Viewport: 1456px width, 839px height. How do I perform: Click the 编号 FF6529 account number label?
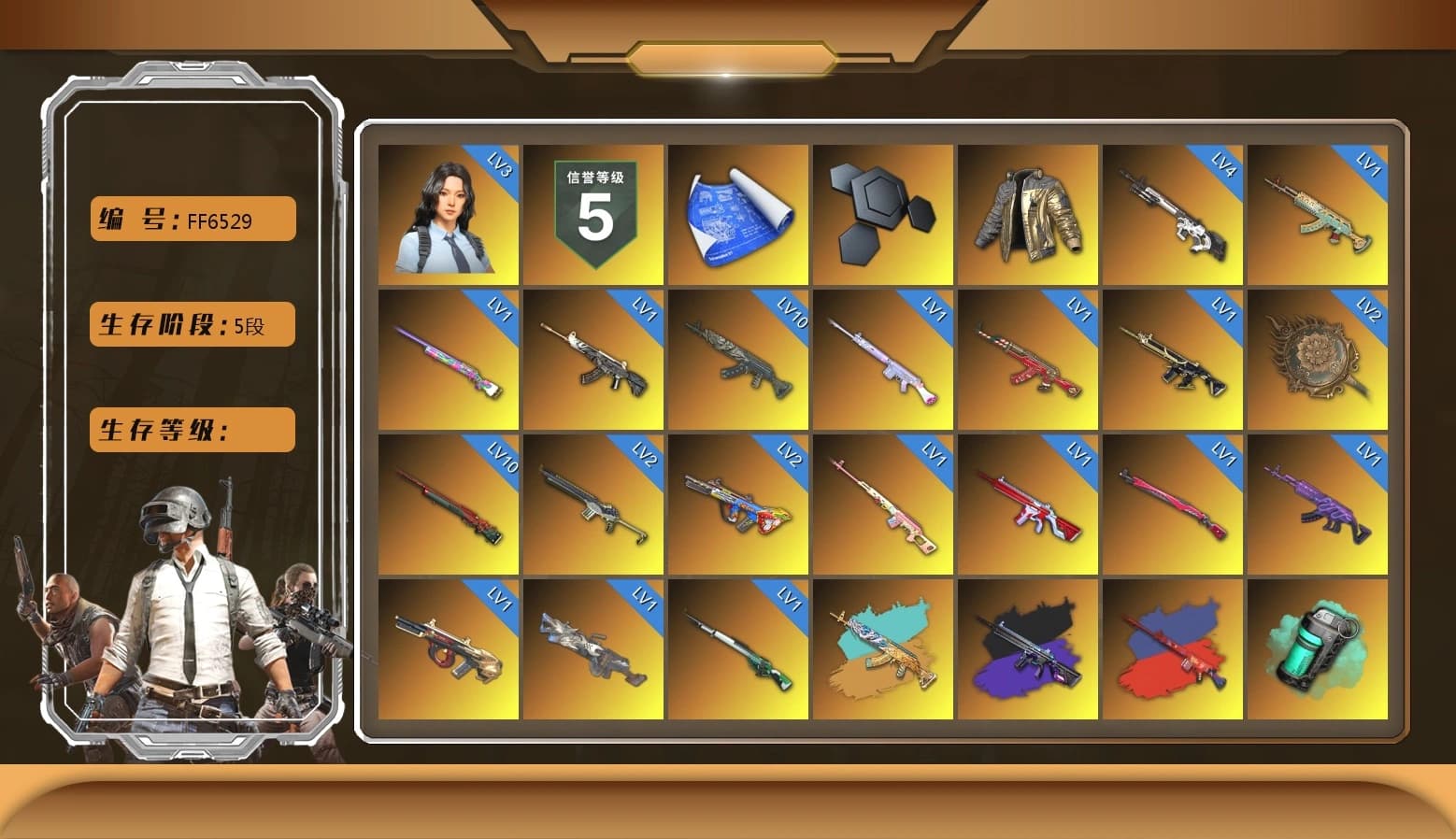pyautogui.click(x=191, y=219)
